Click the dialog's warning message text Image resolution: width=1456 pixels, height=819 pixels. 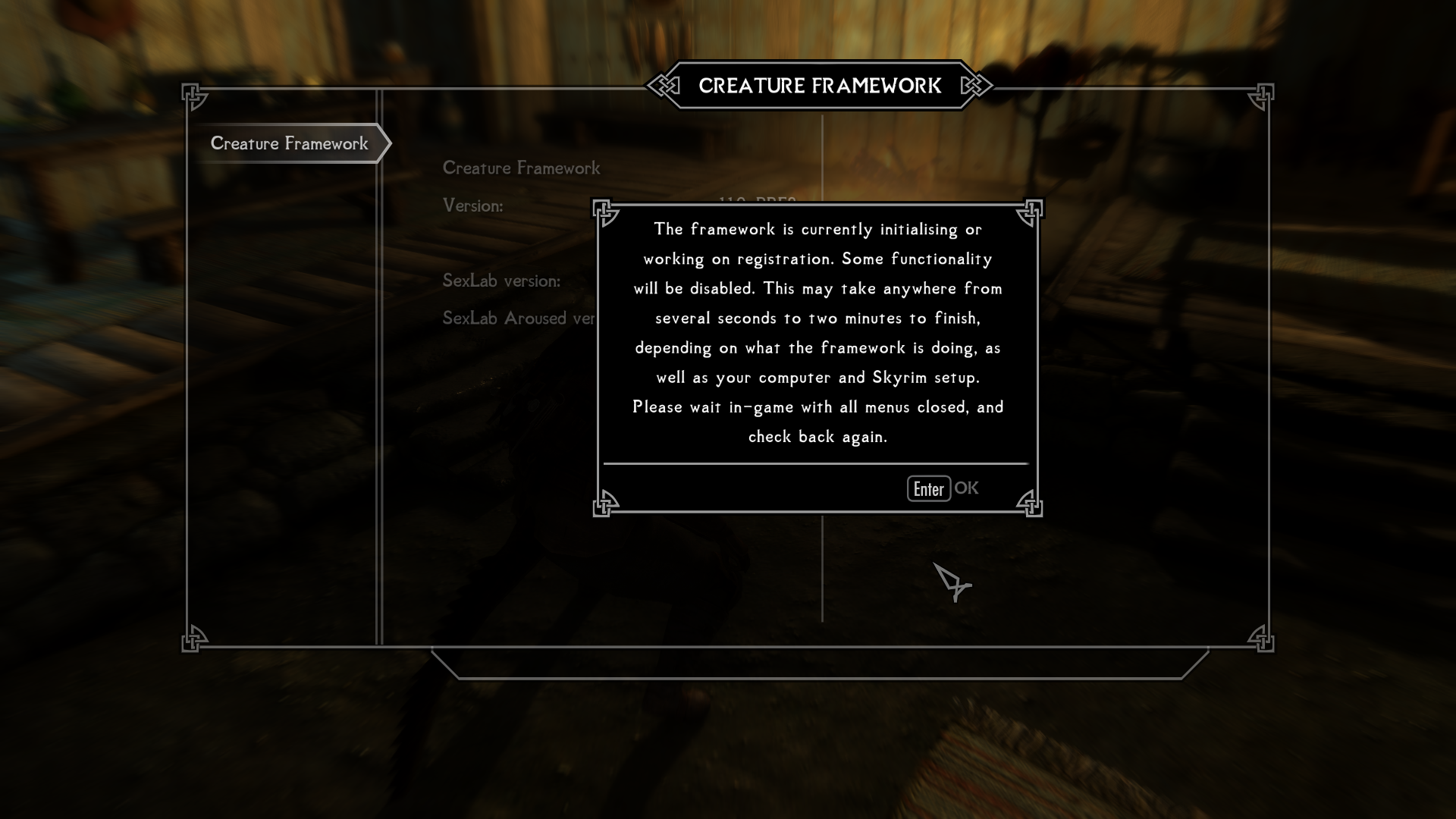817,332
